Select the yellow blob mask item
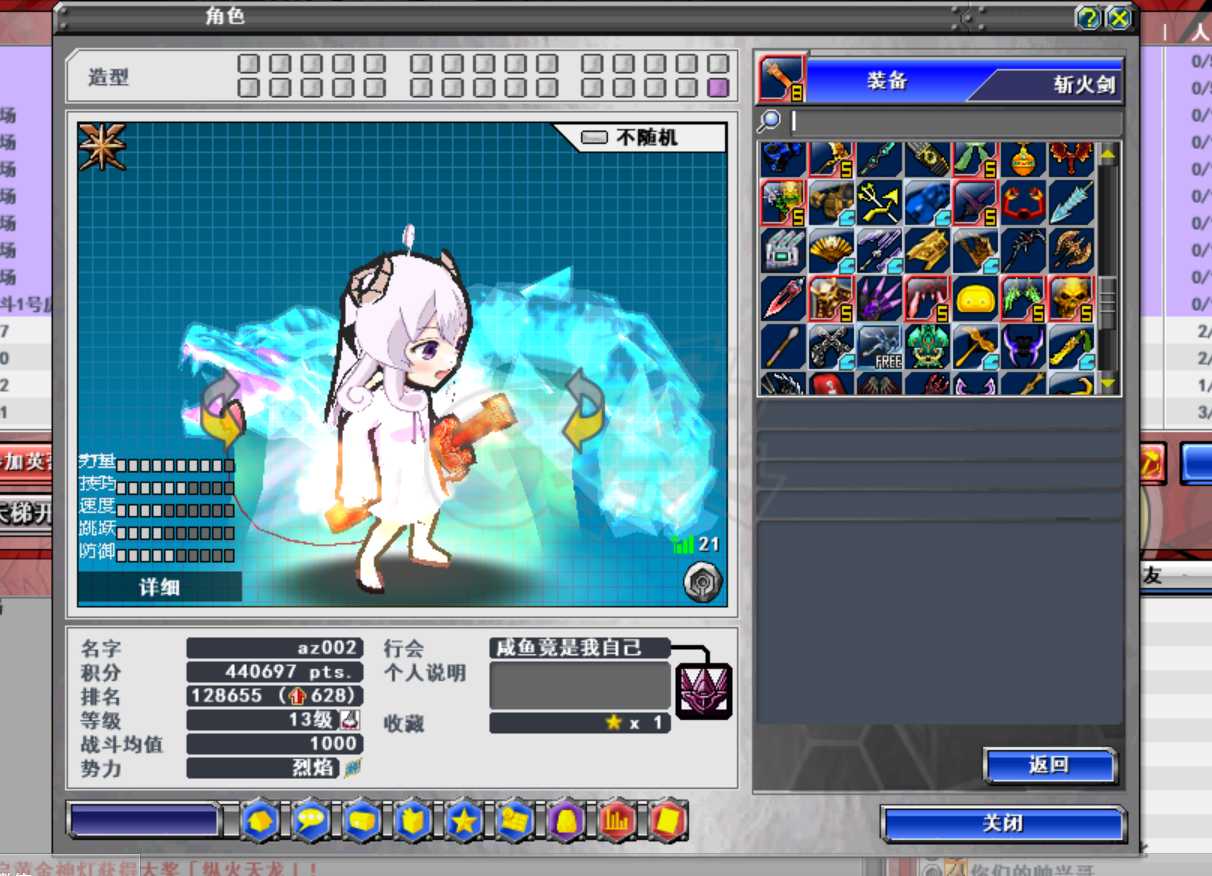 tap(974, 298)
